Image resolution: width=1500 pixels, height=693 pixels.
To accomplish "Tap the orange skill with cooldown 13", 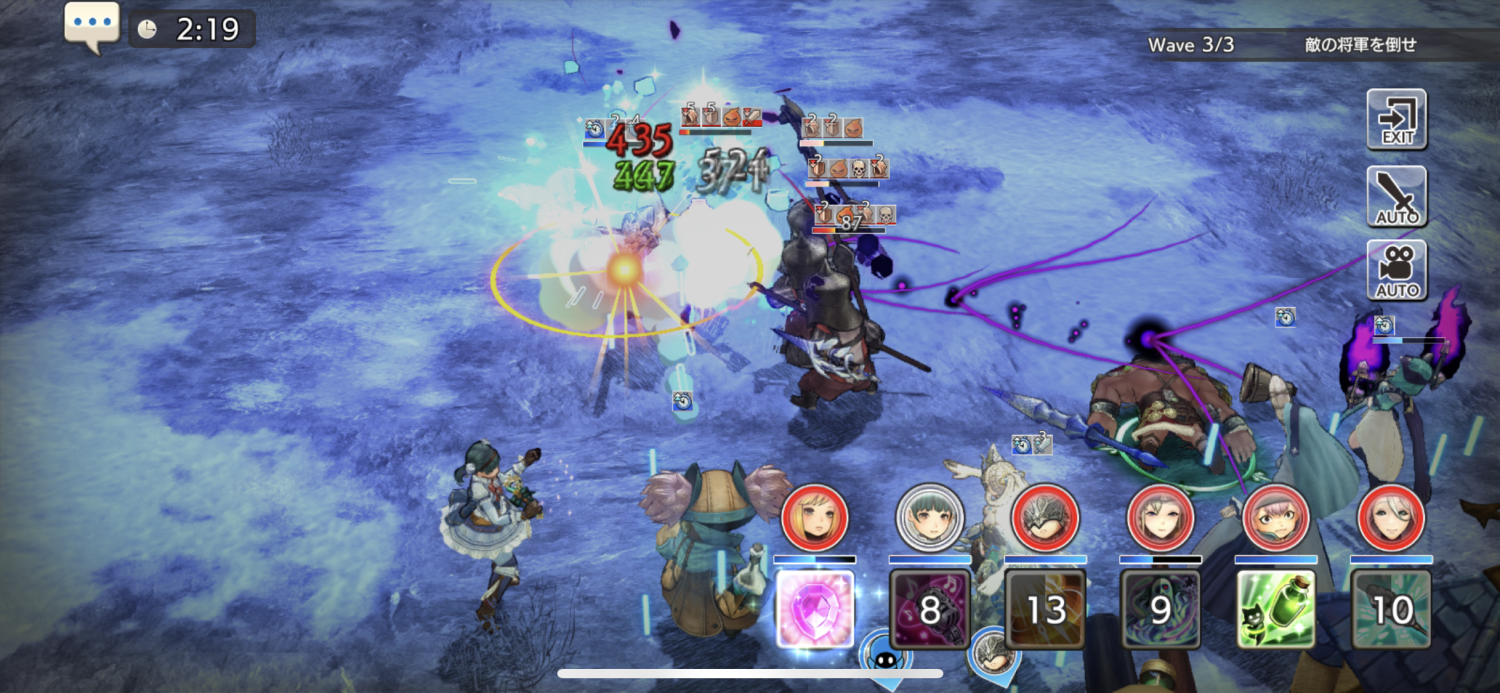I will (1045, 609).
